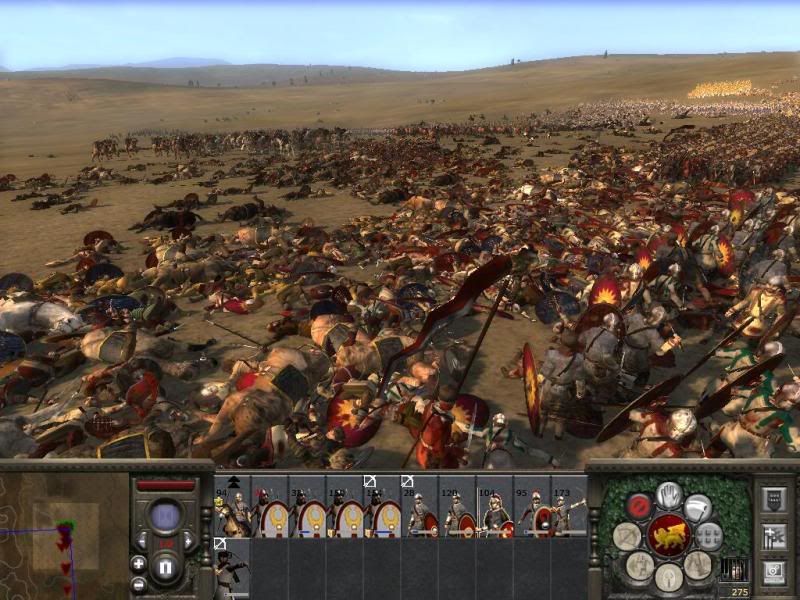Image resolution: width=800 pixels, height=600 pixels.
Task: Increase battle speed with right arrow
Action: pyautogui.click(x=190, y=541)
